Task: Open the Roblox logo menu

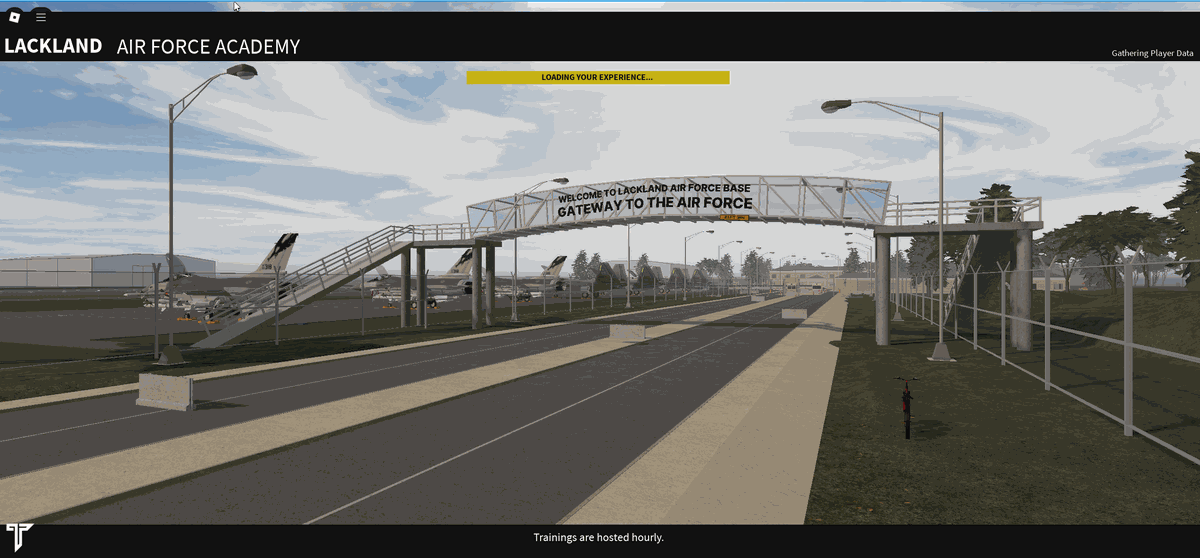Action: (x=15, y=17)
